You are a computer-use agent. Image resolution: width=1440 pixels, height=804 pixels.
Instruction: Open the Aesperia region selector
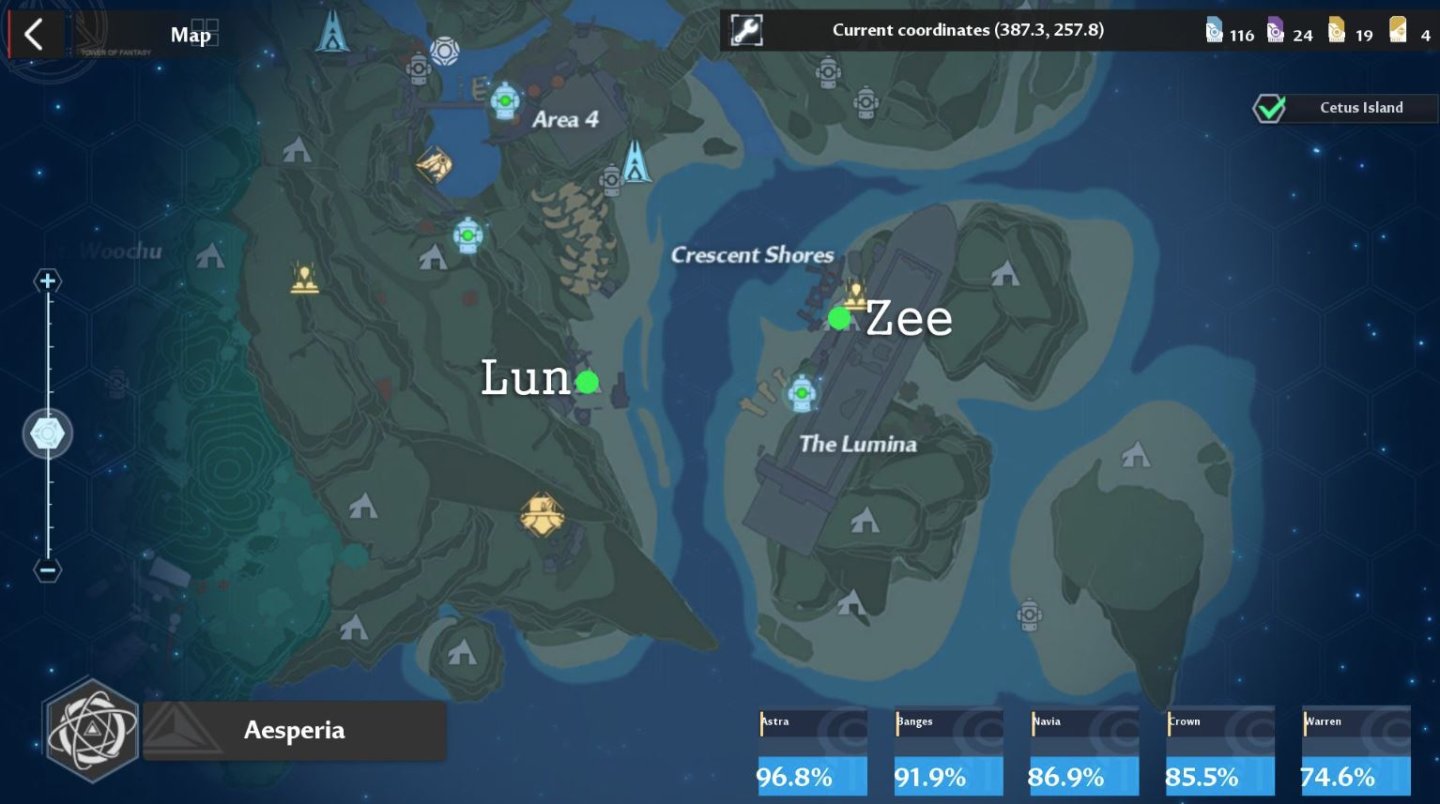coord(294,730)
